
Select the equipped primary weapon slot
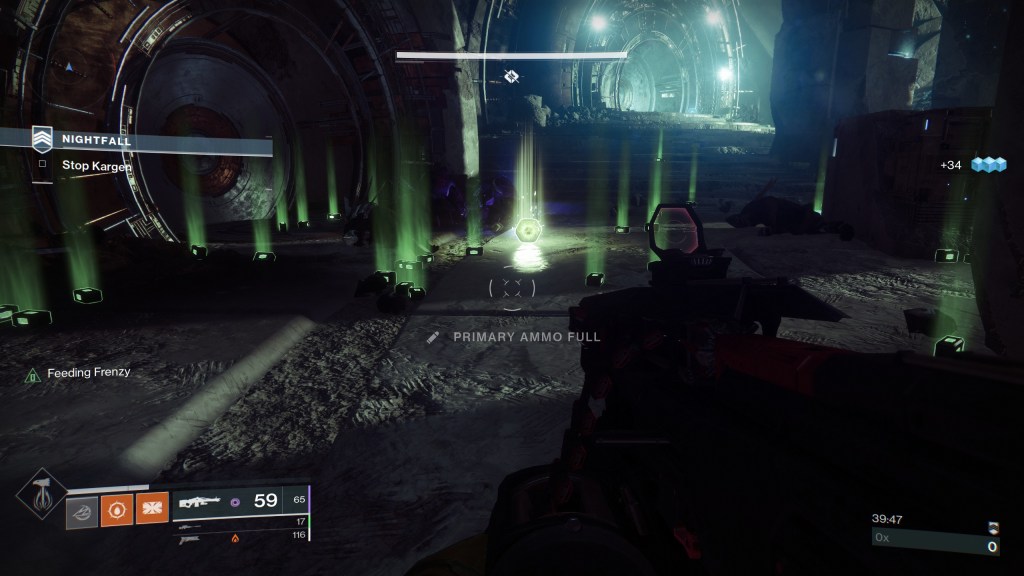coord(240,501)
